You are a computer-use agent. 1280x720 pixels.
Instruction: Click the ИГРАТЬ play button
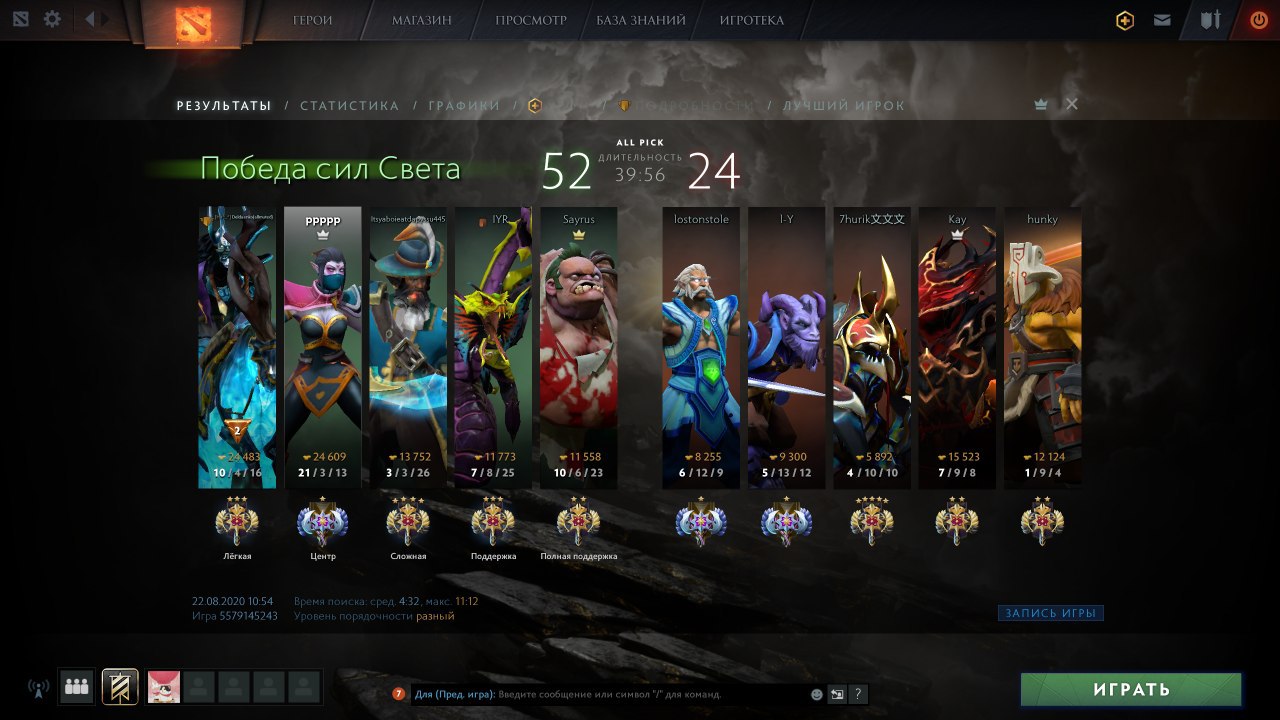pos(1130,689)
